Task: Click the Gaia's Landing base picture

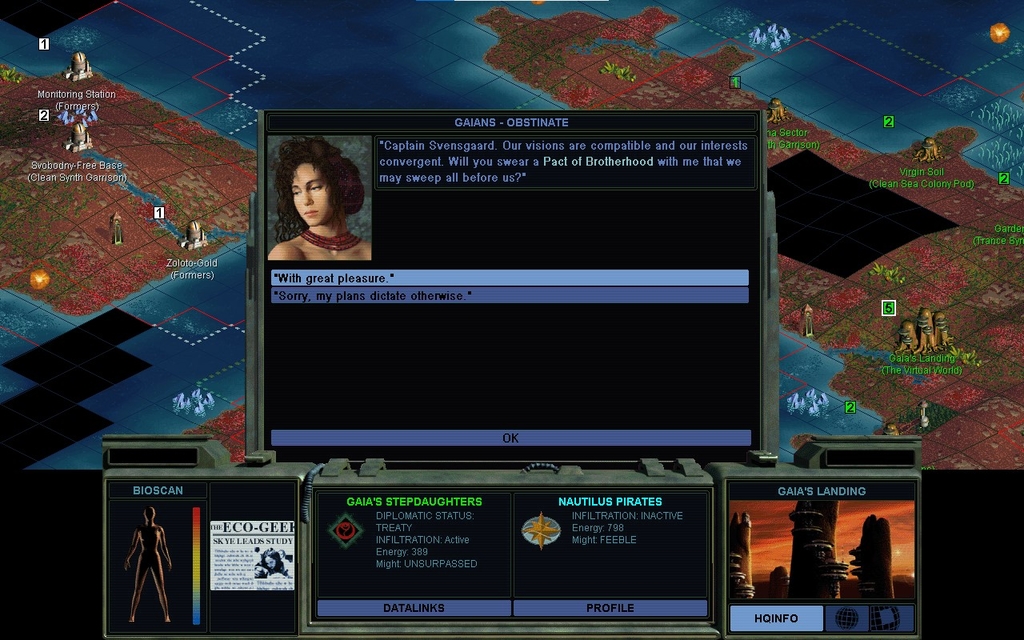Action: point(821,549)
